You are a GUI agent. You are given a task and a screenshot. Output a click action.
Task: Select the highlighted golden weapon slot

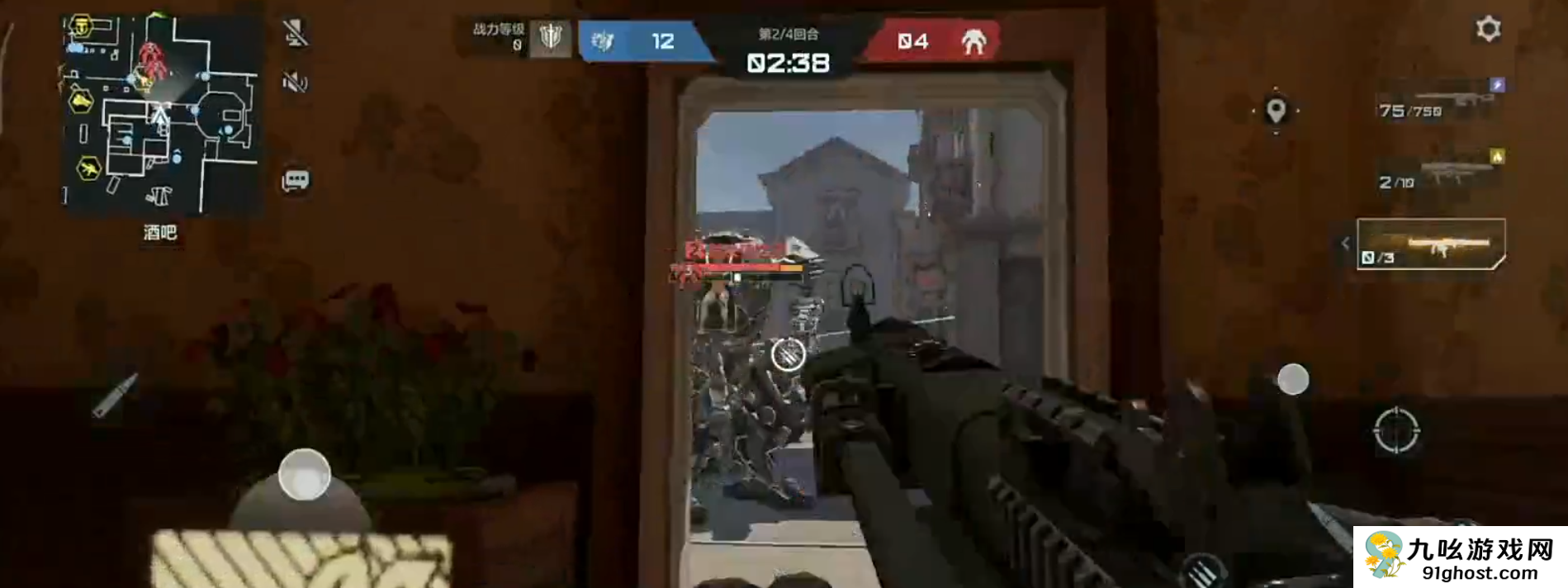(1432, 244)
